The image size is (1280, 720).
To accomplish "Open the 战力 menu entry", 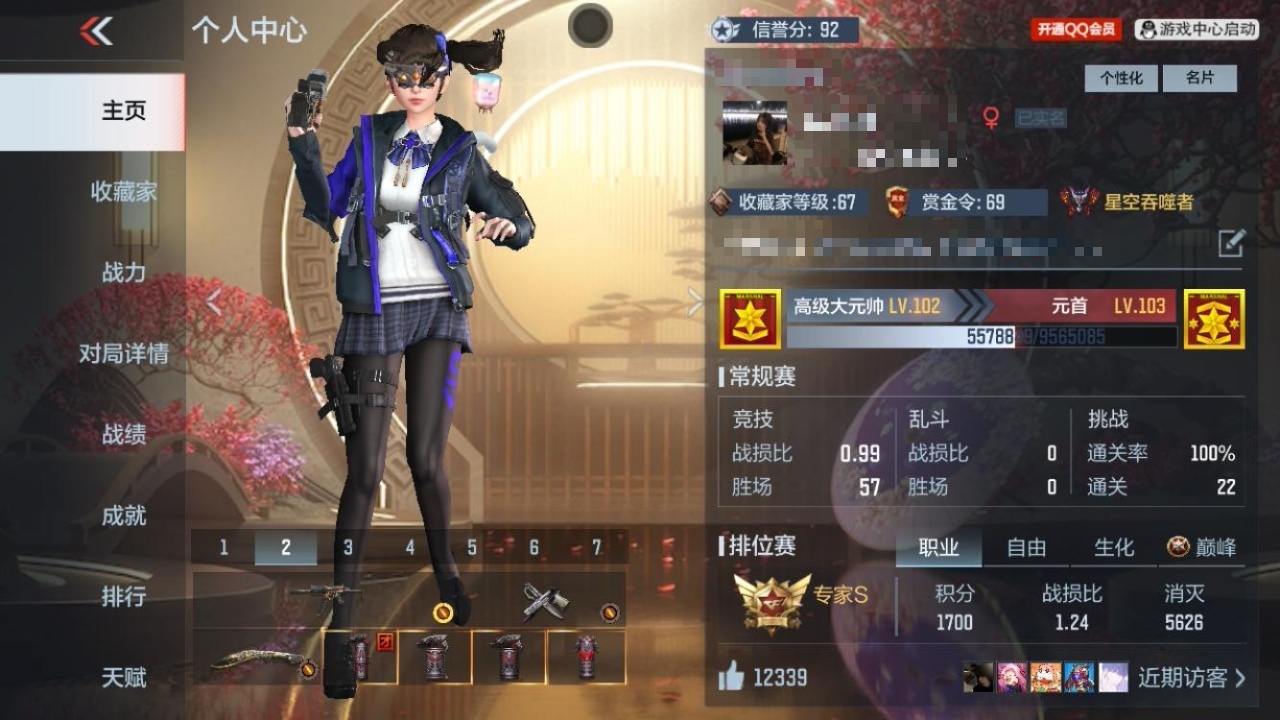I will click(123, 272).
